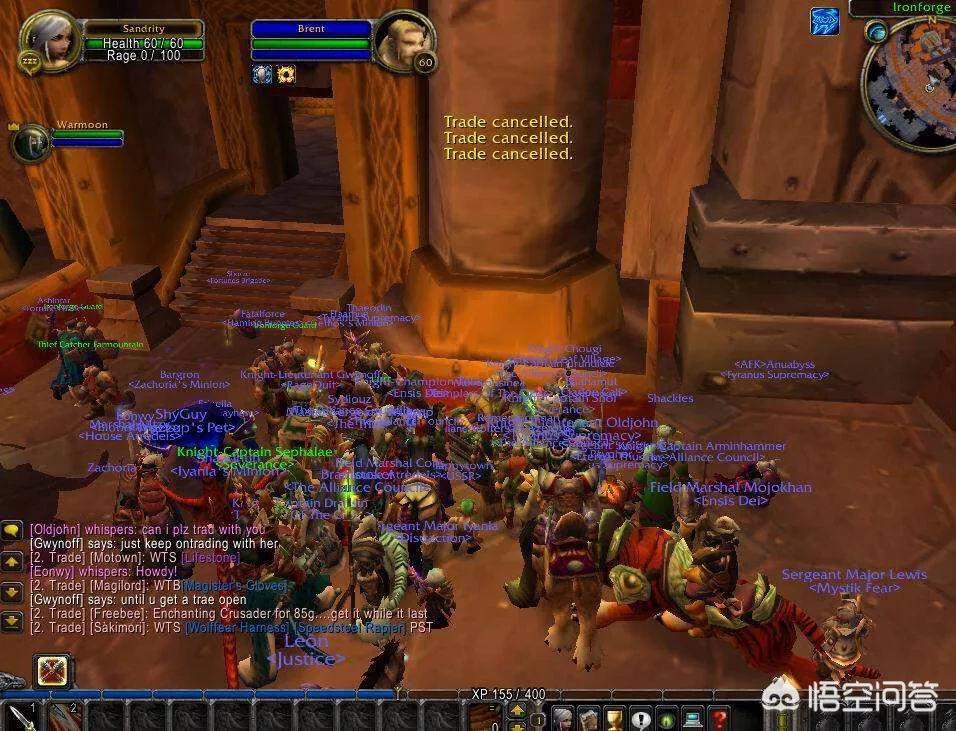
Task: Open the help request question mark button
Action: pyautogui.click(x=718, y=717)
